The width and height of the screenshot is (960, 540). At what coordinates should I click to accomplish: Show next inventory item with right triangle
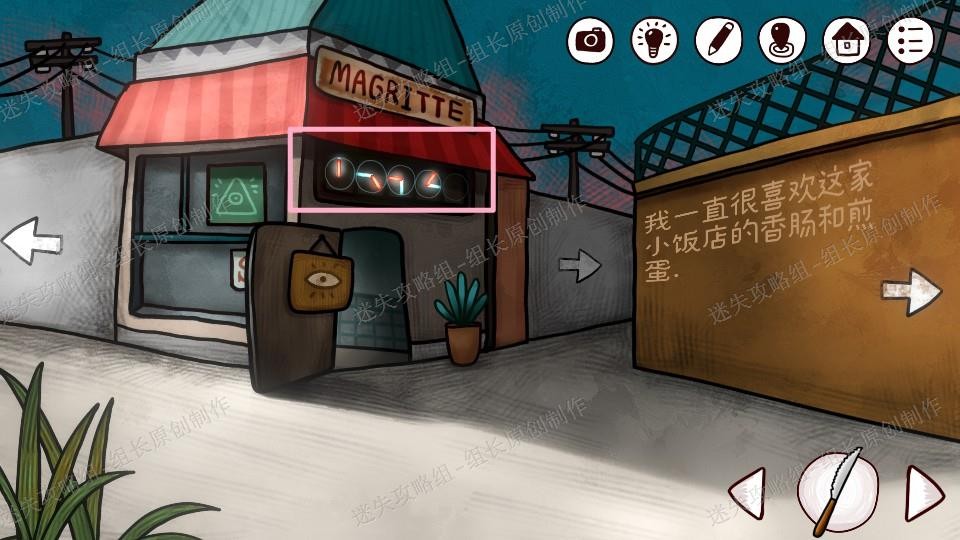click(x=924, y=491)
